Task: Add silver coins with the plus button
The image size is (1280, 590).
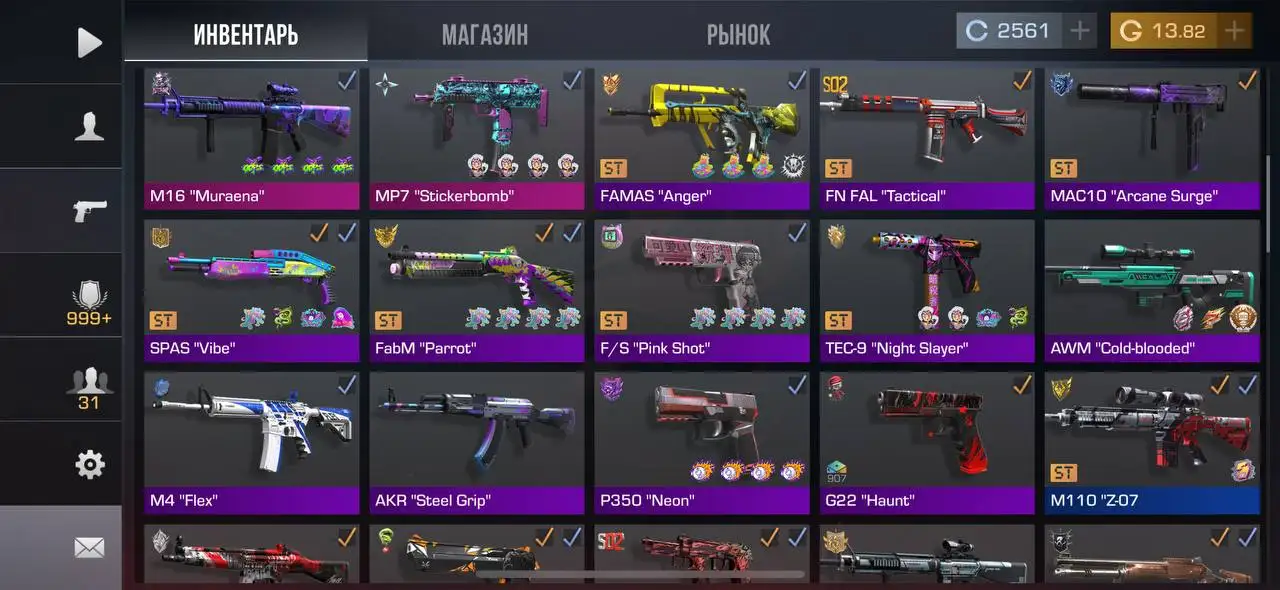Action: (1080, 31)
